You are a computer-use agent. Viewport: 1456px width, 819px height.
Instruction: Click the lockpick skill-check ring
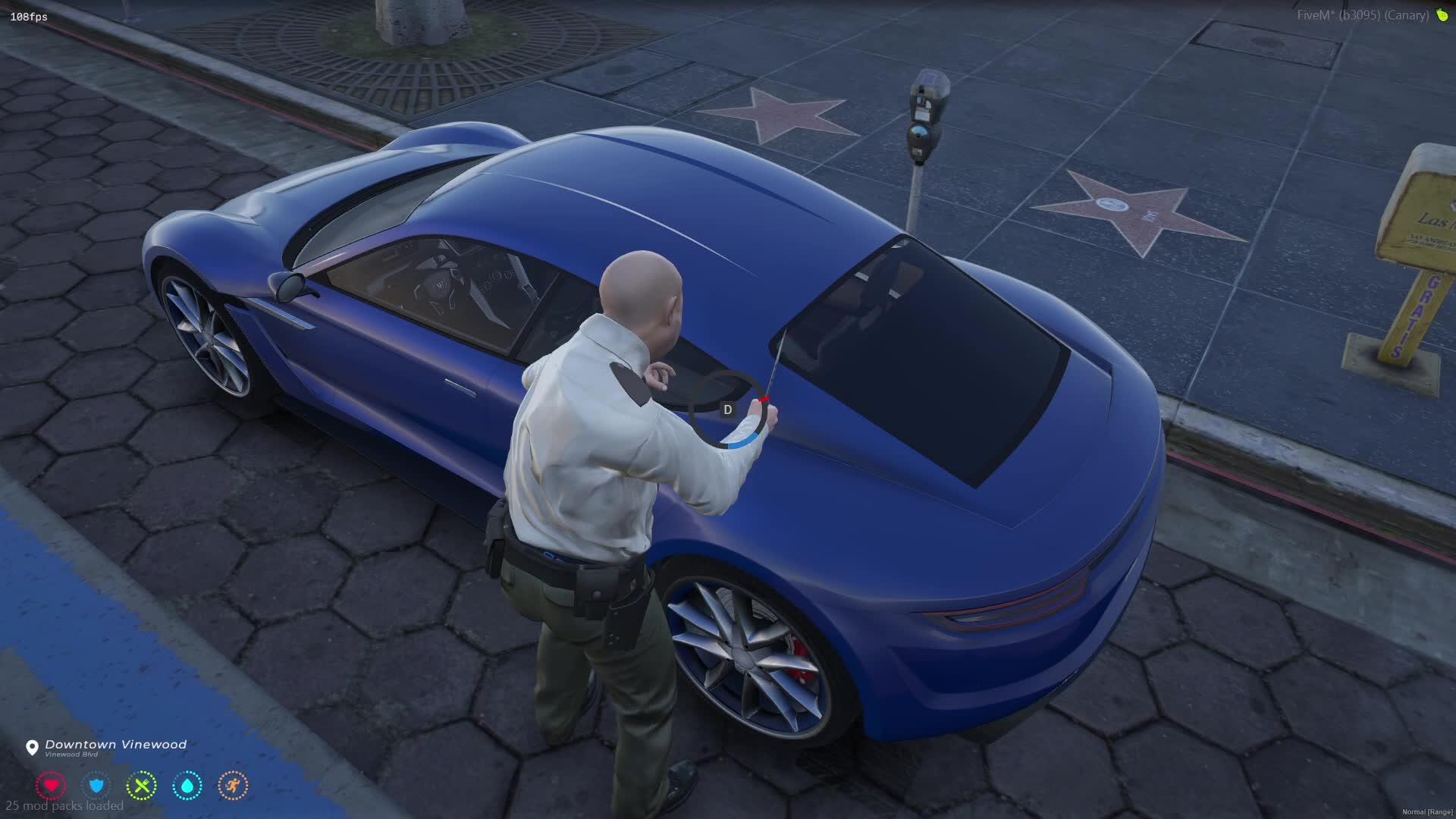point(728,409)
